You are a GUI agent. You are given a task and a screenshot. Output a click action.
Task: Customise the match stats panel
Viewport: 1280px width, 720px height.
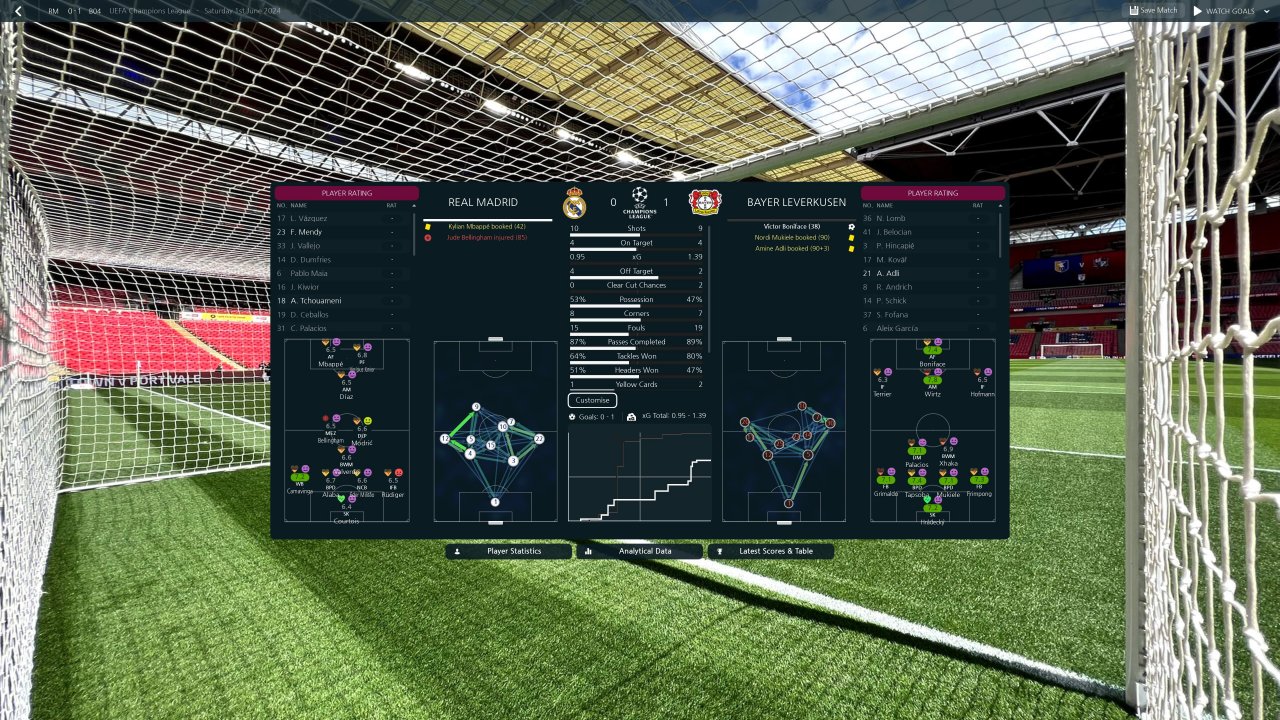coord(592,400)
